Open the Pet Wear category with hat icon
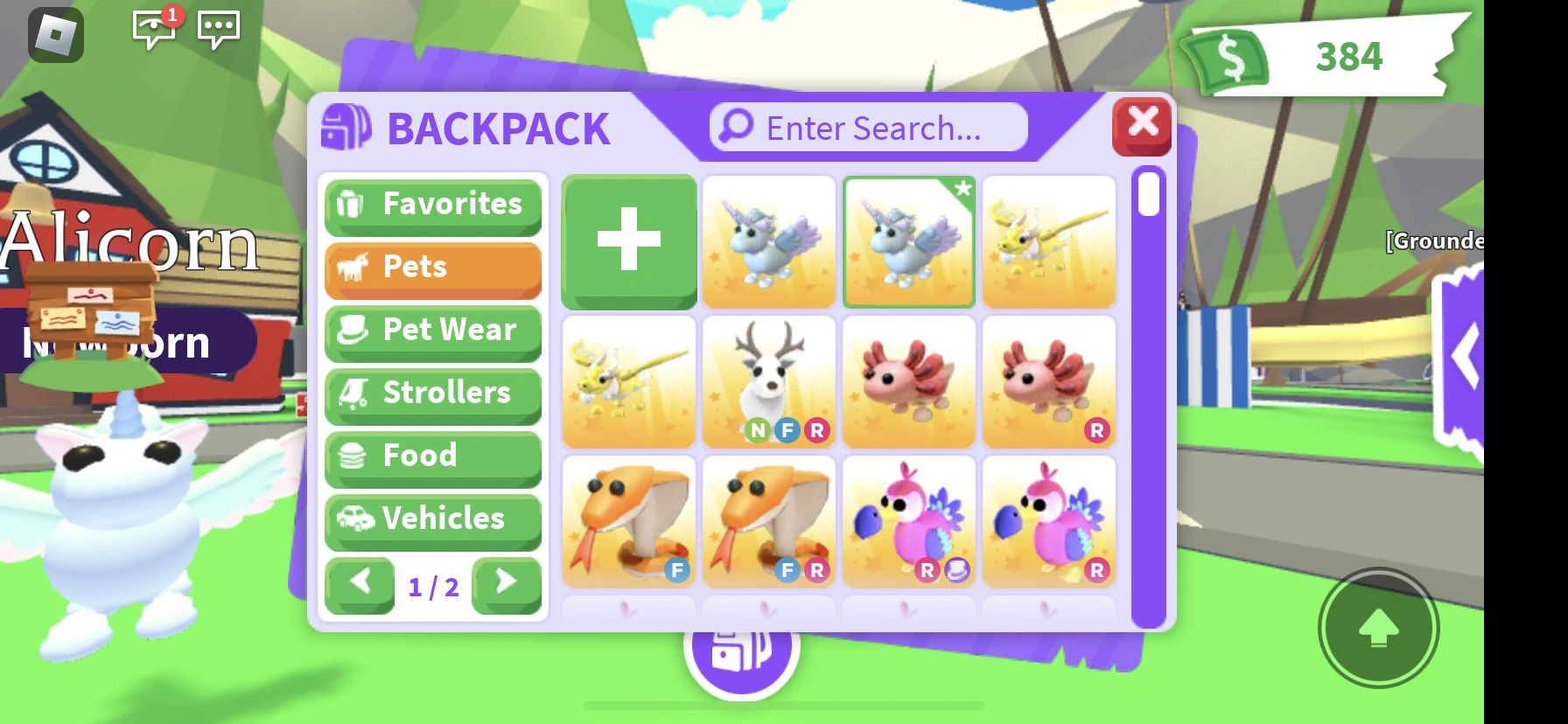The width and height of the screenshot is (1568, 724). point(432,331)
